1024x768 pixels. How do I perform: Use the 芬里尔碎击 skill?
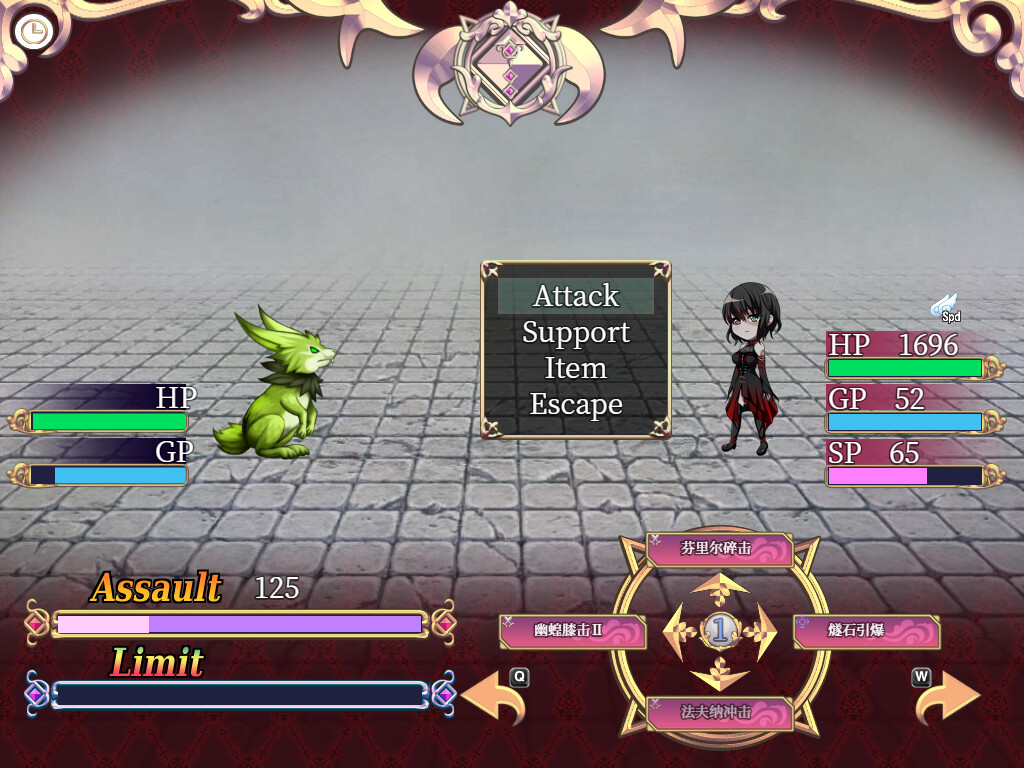pos(719,549)
